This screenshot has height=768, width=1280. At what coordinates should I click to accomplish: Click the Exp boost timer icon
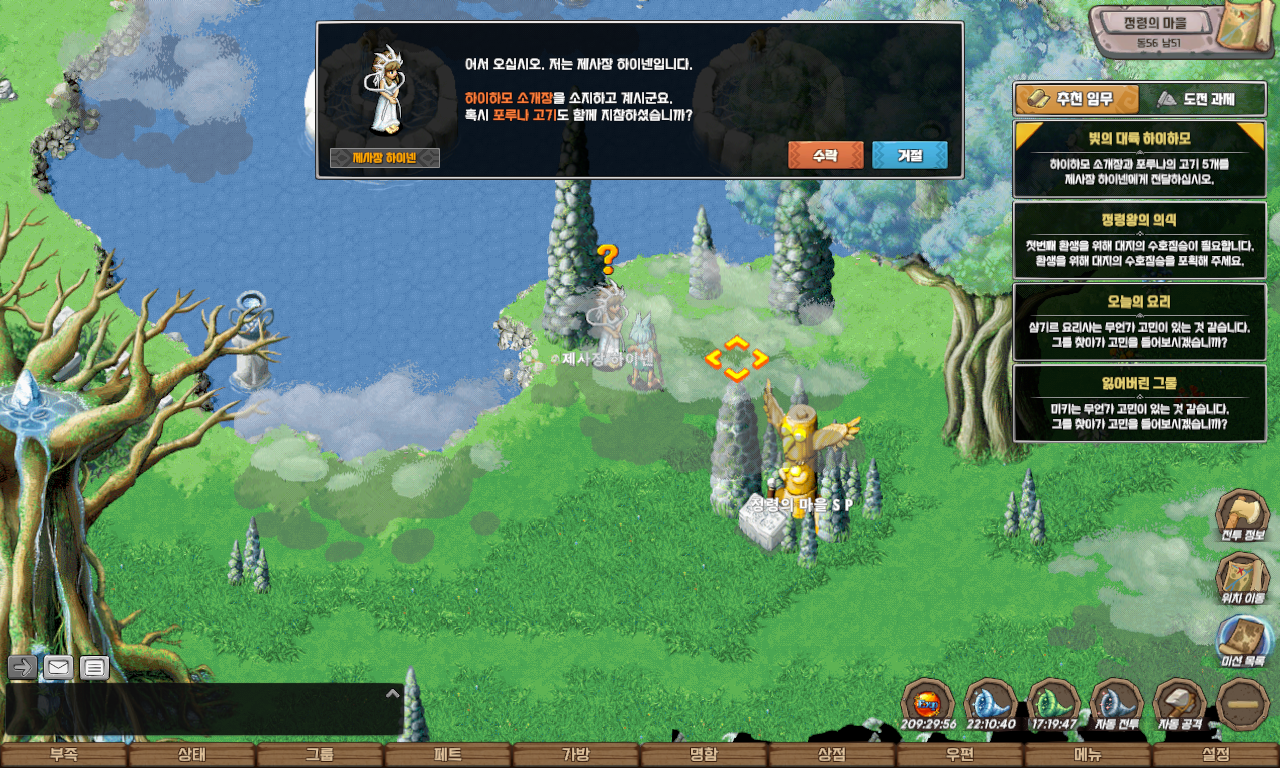point(928,704)
